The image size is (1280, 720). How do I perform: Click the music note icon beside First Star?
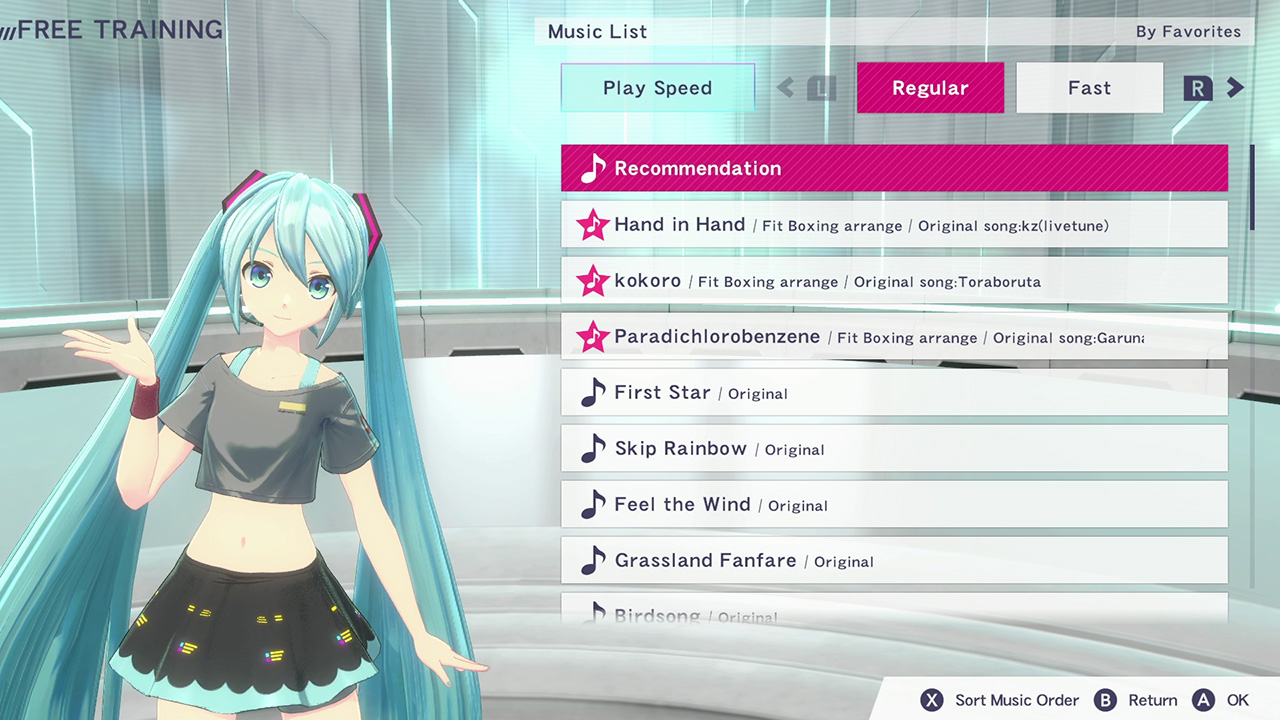[x=592, y=393]
